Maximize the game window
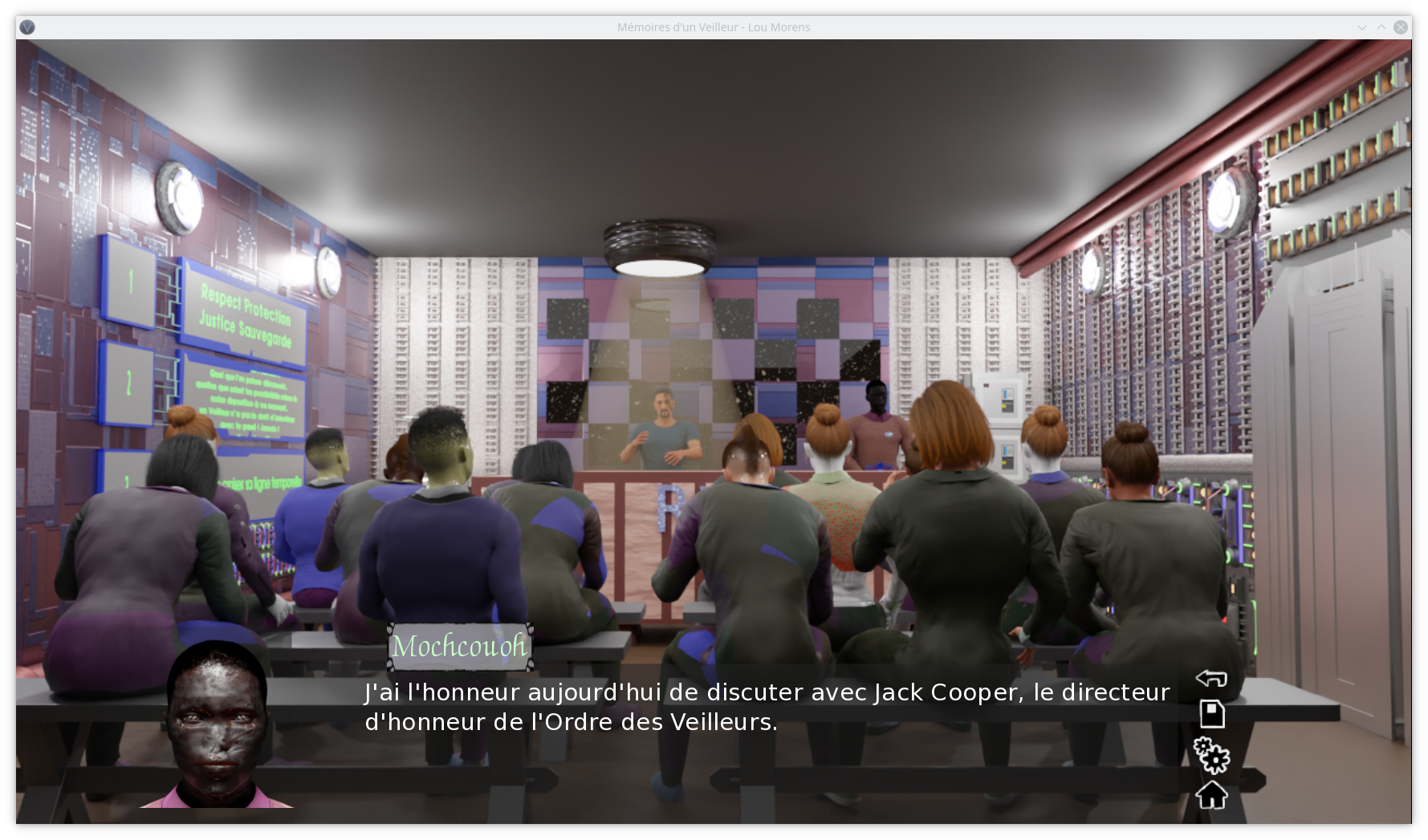 [1381, 27]
